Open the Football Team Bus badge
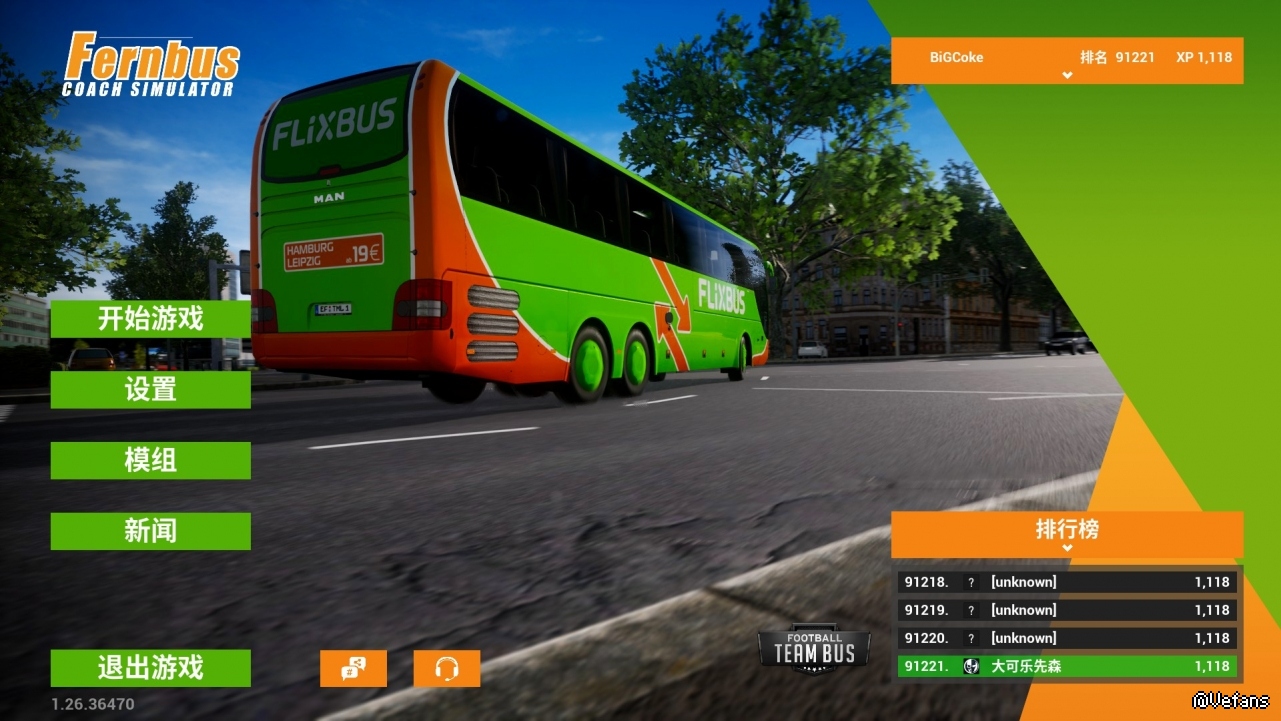The image size is (1281, 721). 814,652
